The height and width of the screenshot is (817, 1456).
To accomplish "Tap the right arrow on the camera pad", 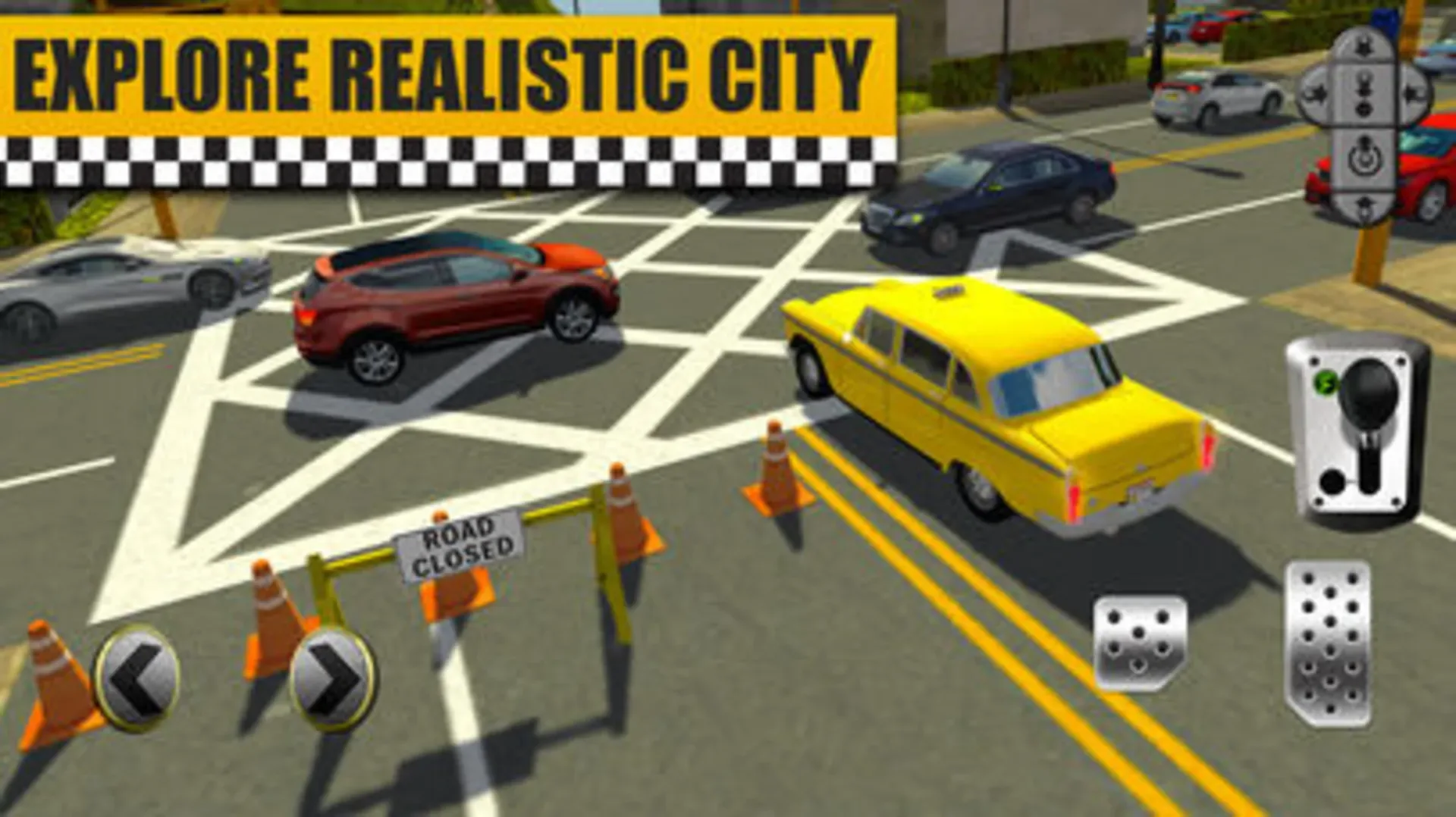I will 1411,91.
